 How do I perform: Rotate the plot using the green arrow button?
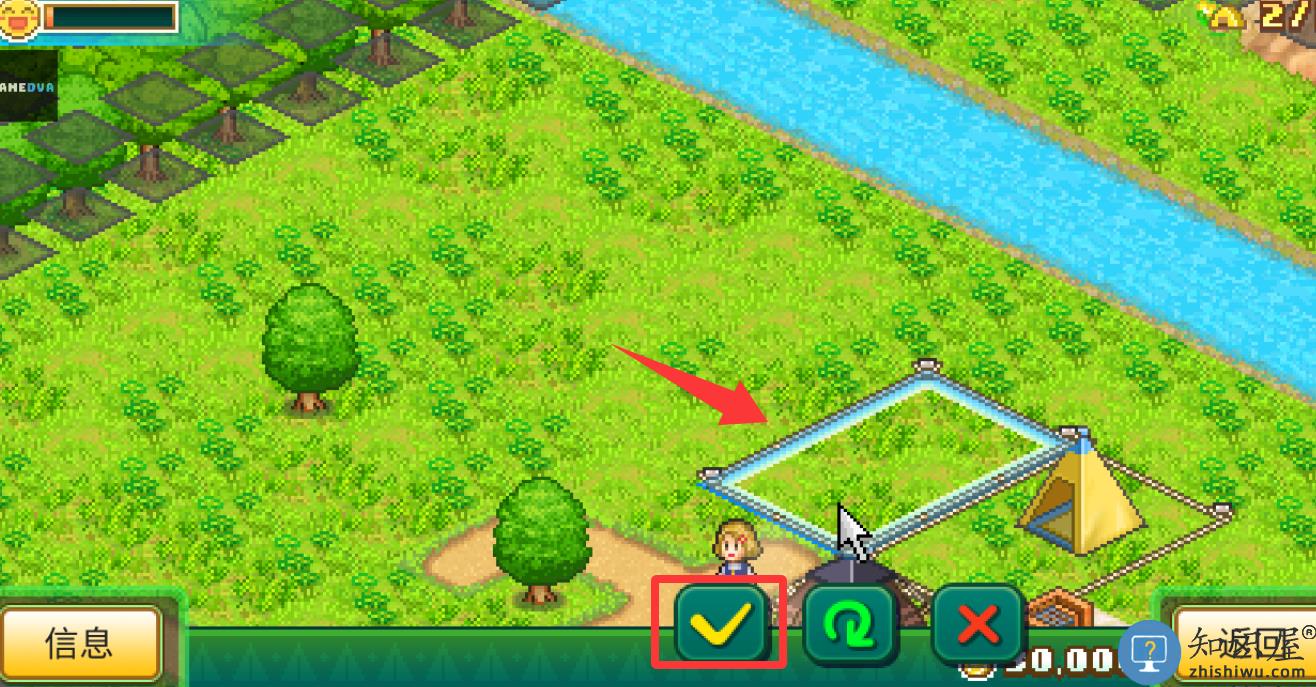click(x=849, y=625)
